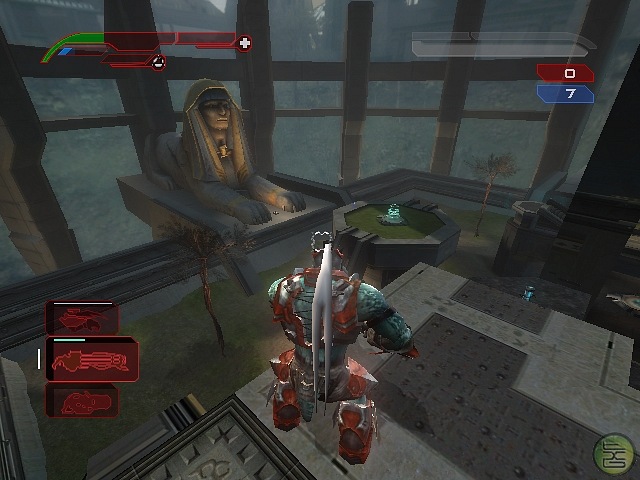Image resolution: width=640 pixels, height=480 pixels.
Task: Choose the highlighted long-barreled gun weapon slot
Action: pyautogui.click(x=91, y=360)
